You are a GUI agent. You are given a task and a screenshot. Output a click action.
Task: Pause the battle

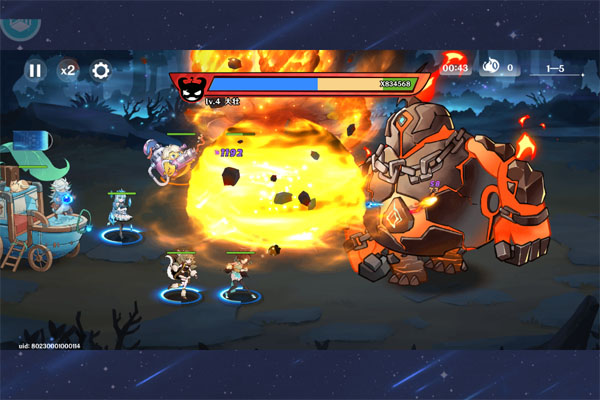click(35, 71)
